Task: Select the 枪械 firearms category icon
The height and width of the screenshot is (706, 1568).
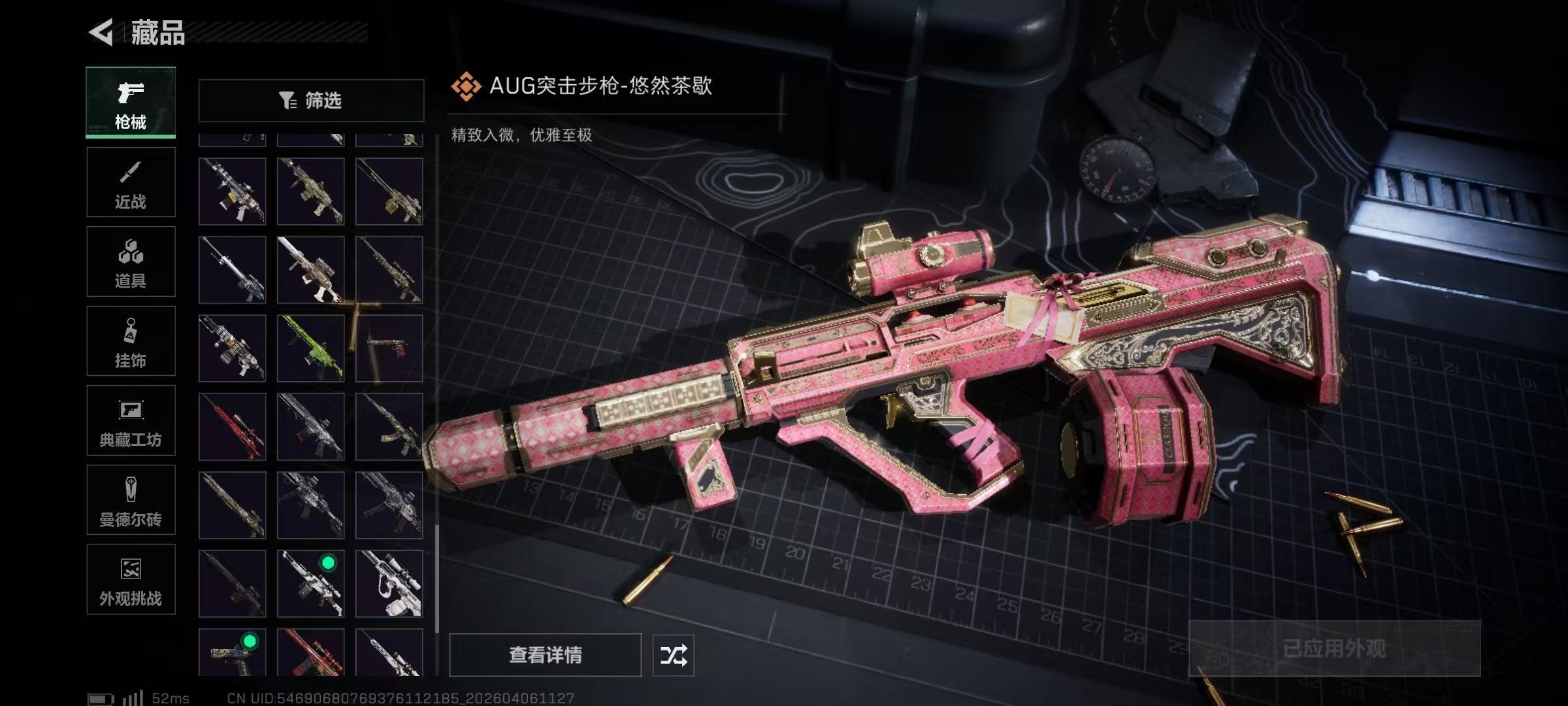Action: (x=130, y=101)
